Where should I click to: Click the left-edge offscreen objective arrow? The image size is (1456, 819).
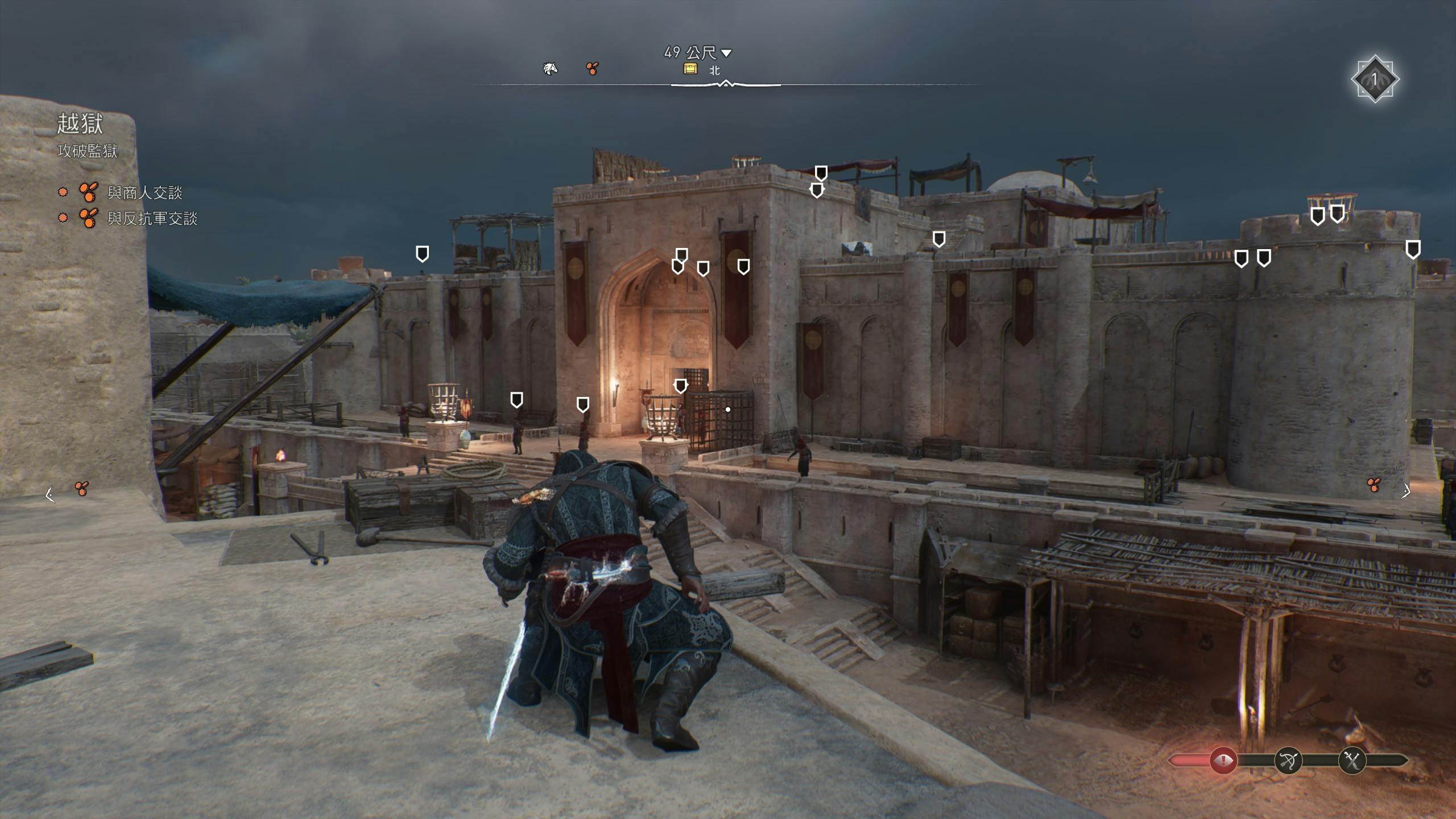click(50, 495)
